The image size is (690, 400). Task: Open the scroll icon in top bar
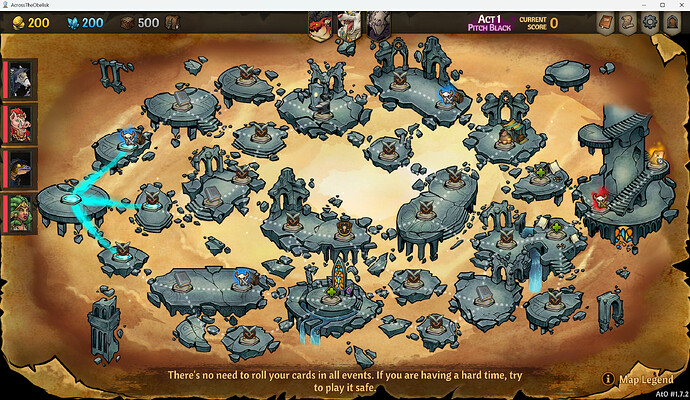(627, 23)
